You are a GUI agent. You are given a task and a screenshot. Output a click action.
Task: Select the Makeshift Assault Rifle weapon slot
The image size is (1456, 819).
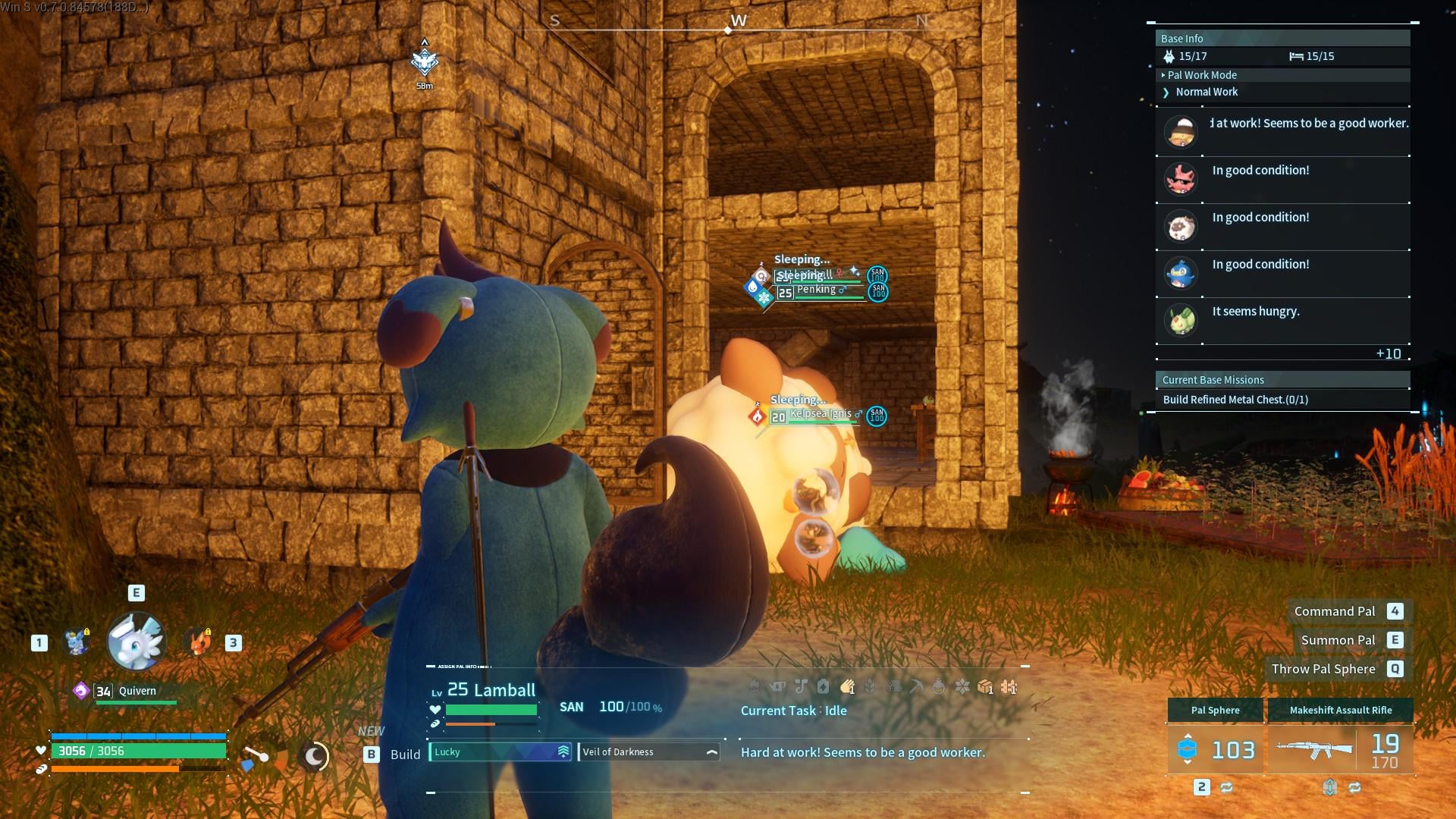[1340, 749]
